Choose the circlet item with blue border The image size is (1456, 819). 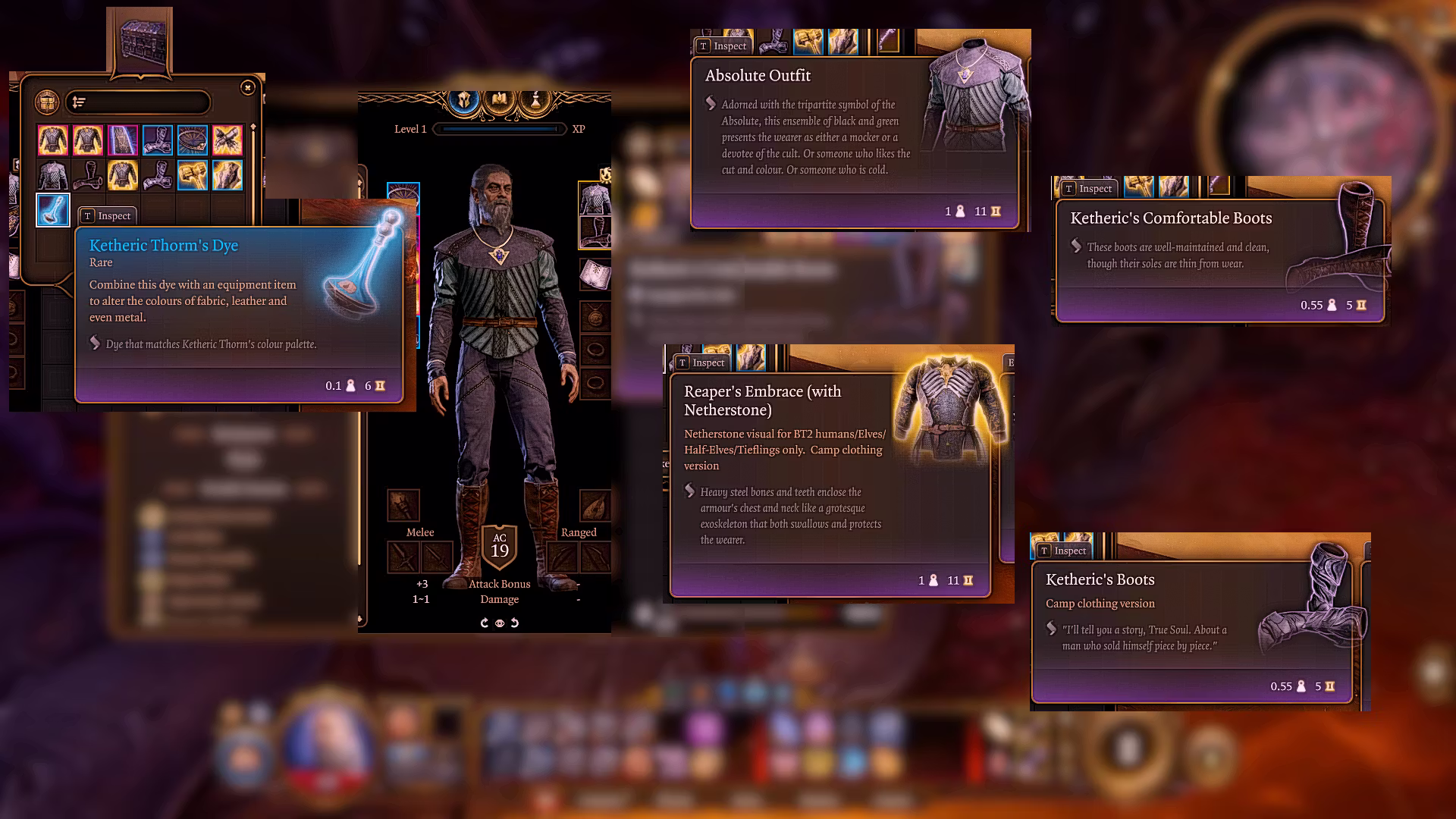click(x=193, y=140)
